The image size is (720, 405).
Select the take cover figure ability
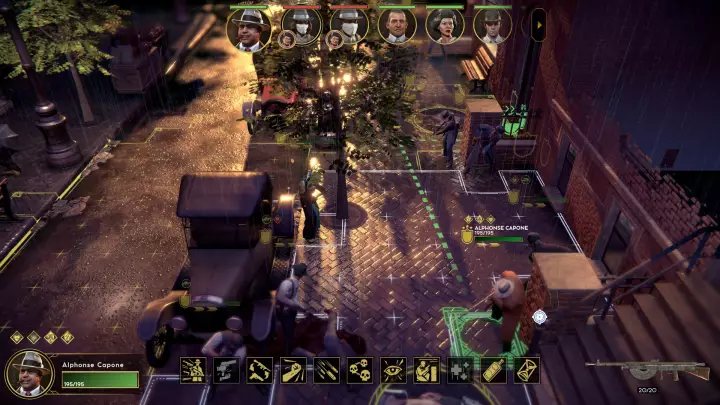point(427,370)
